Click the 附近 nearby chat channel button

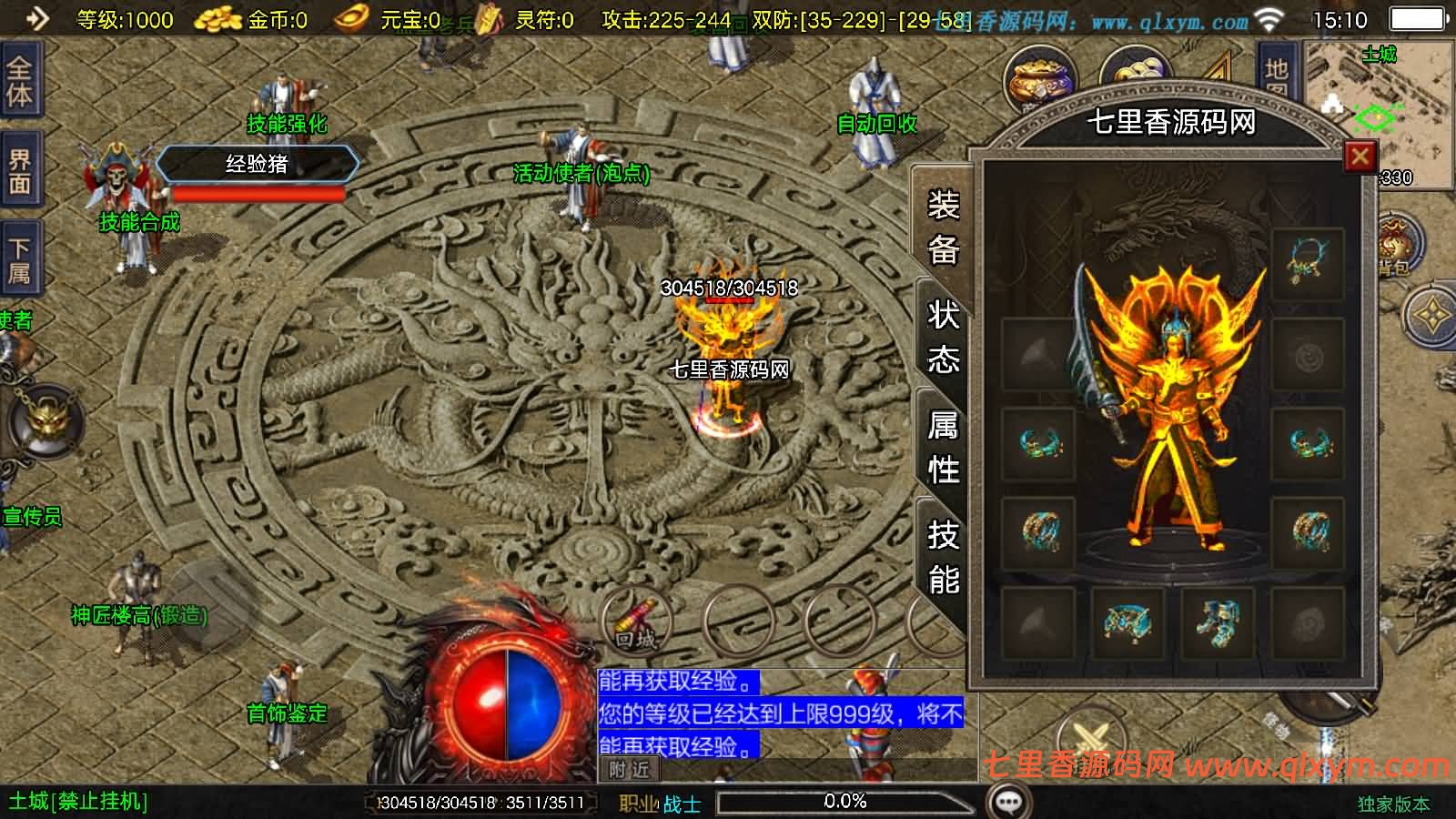(x=630, y=770)
